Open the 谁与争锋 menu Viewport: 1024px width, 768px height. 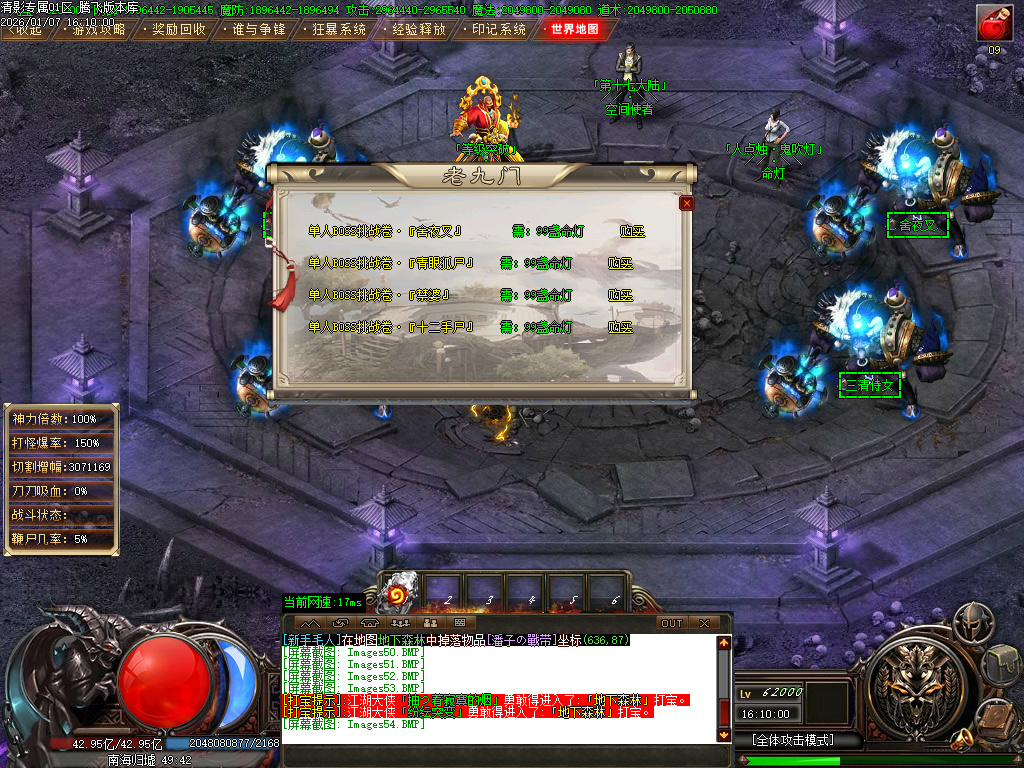pyautogui.click(x=258, y=29)
